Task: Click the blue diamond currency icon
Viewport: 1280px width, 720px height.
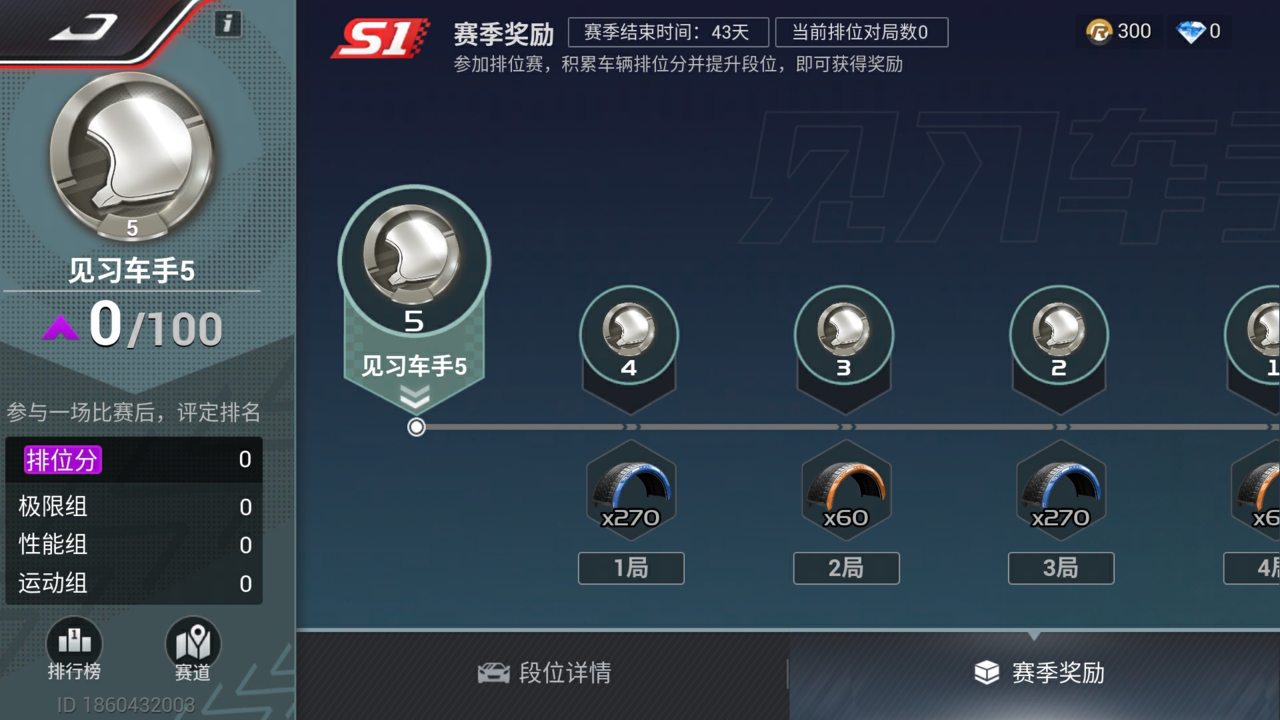Action: (1190, 31)
